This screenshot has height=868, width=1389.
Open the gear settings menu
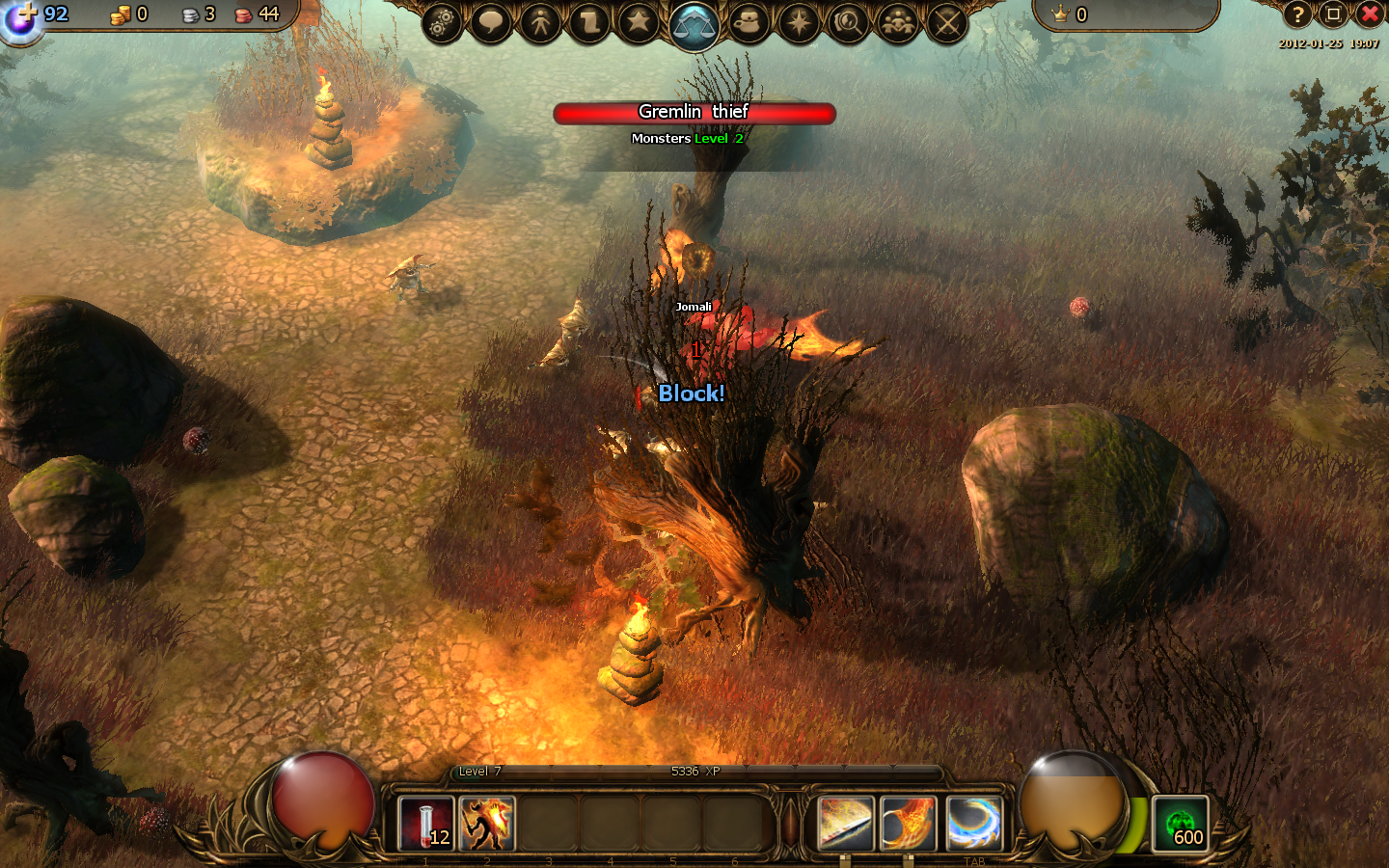tap(442, 22)
